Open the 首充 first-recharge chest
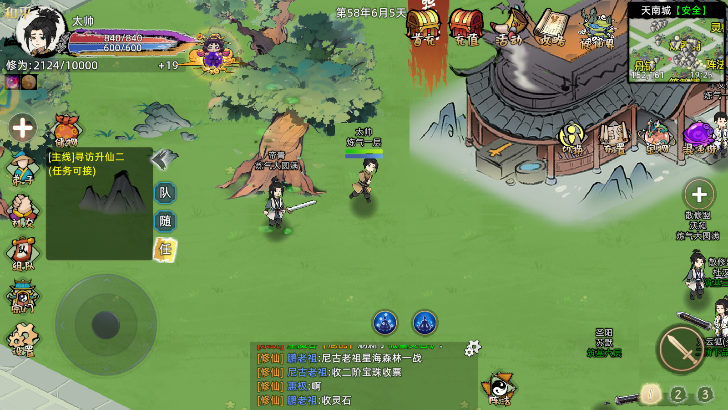The image size is (728, 410). point(422,24)
